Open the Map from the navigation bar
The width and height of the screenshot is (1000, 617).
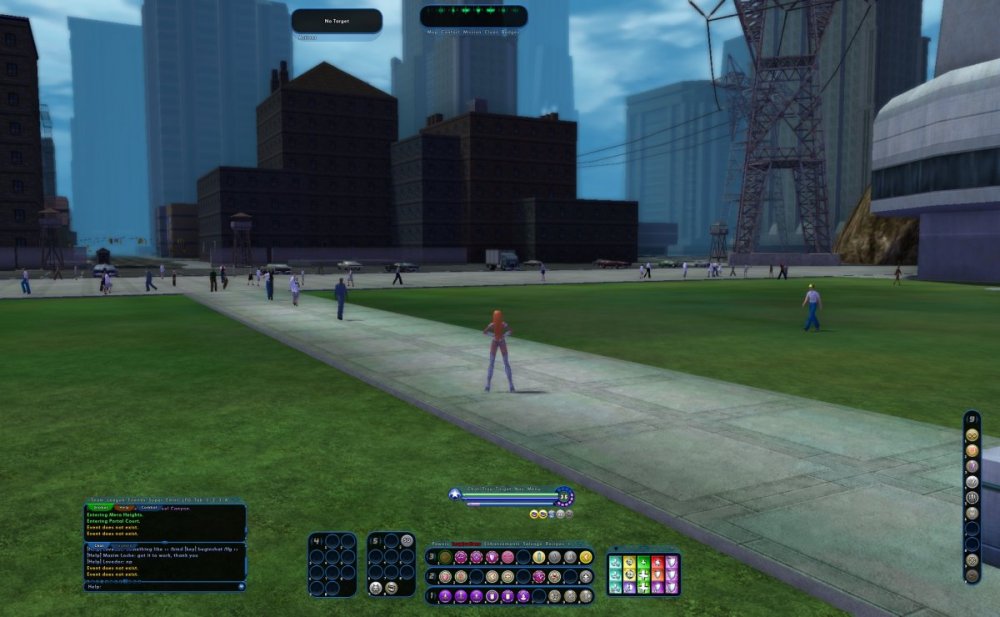tap(431, 32)
